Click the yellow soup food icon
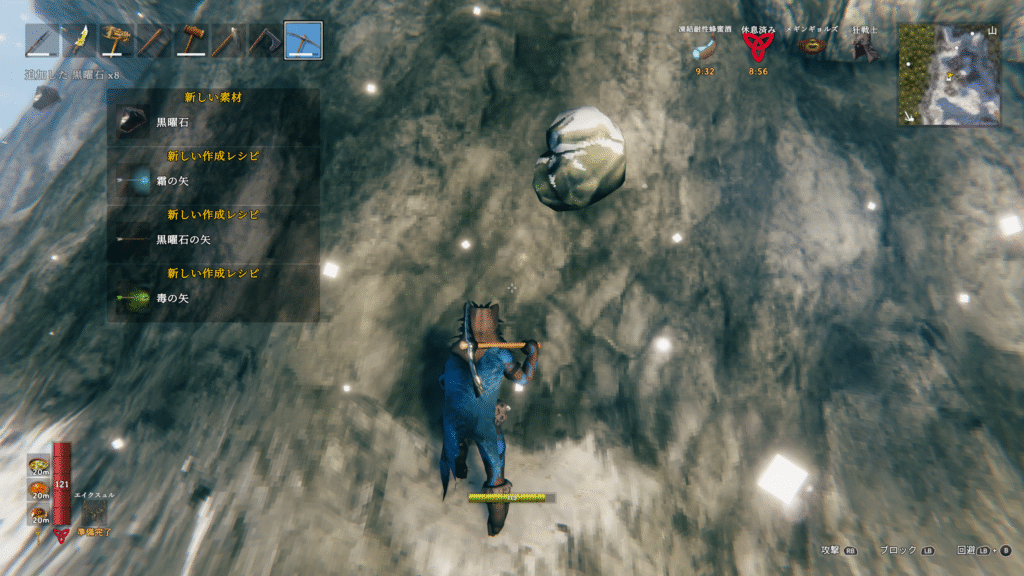The image size is (1024, 576). [40, 466]
